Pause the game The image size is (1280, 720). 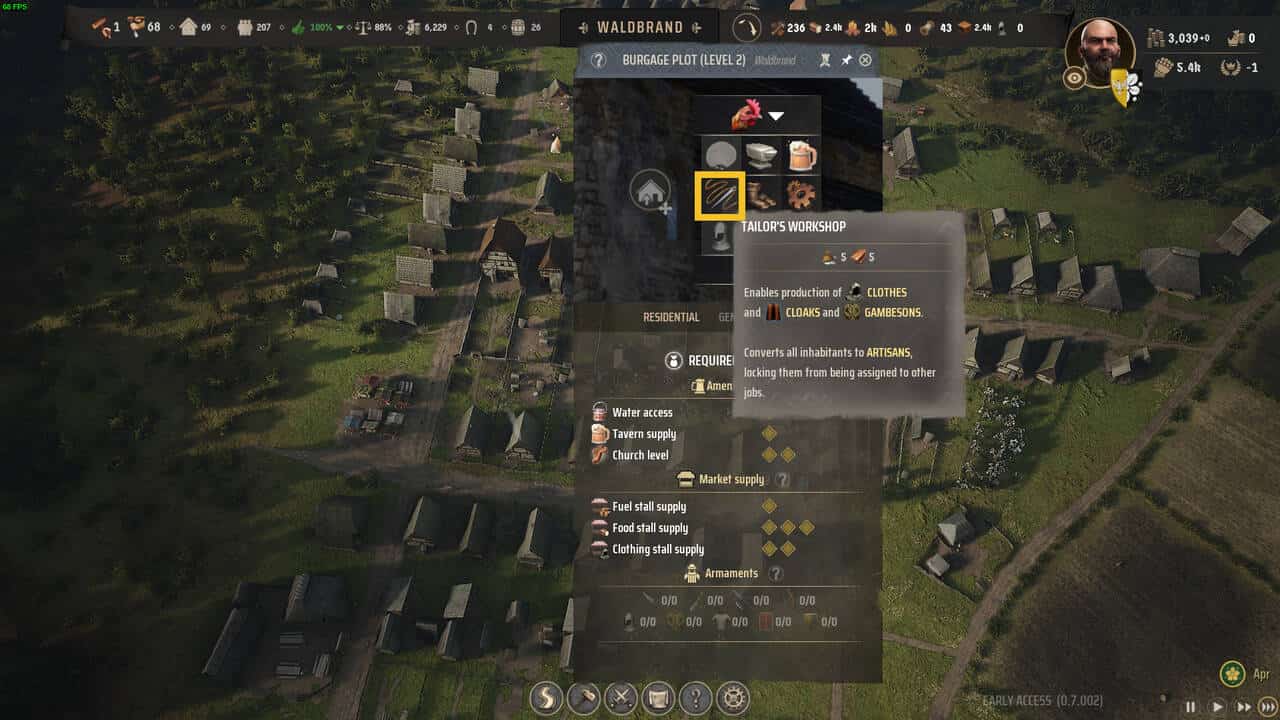coord(1190,706)
